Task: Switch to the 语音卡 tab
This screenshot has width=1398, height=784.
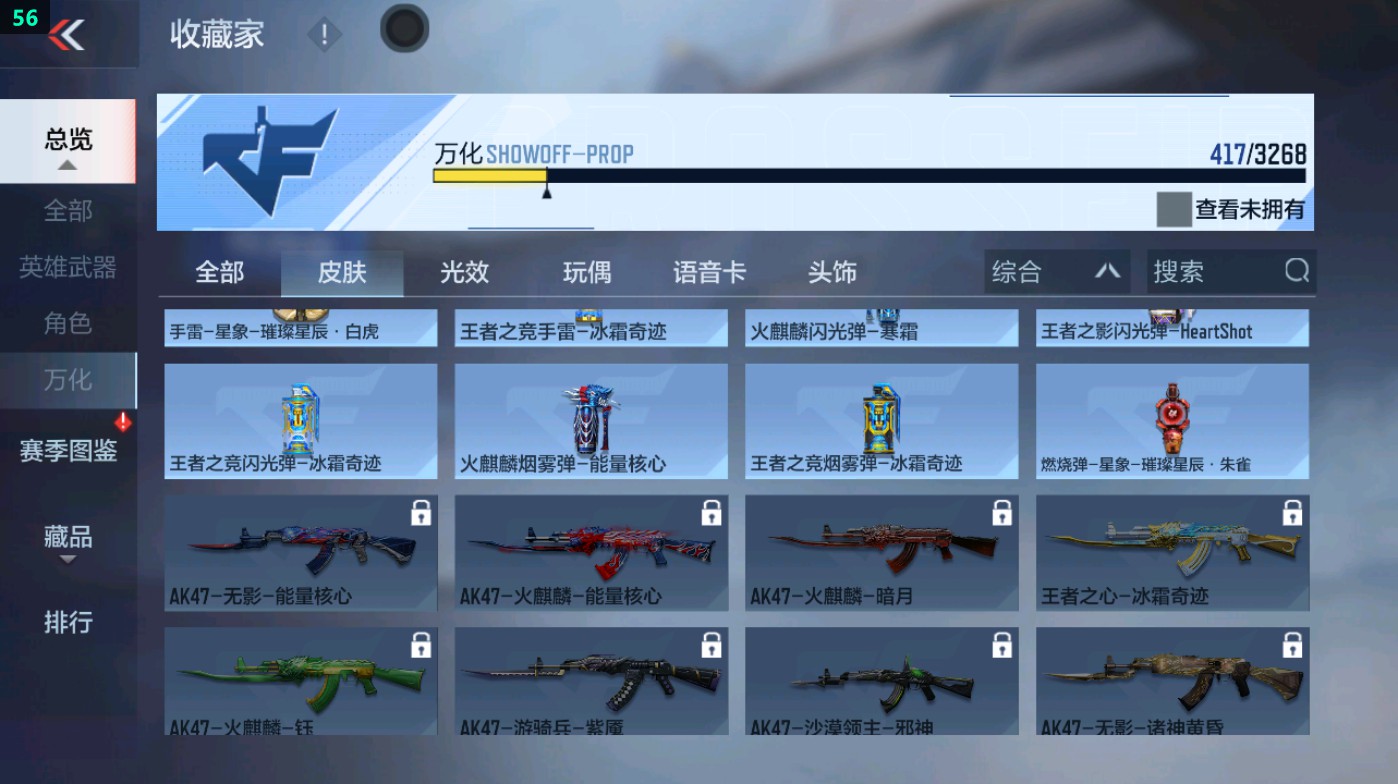Action: 709,271
